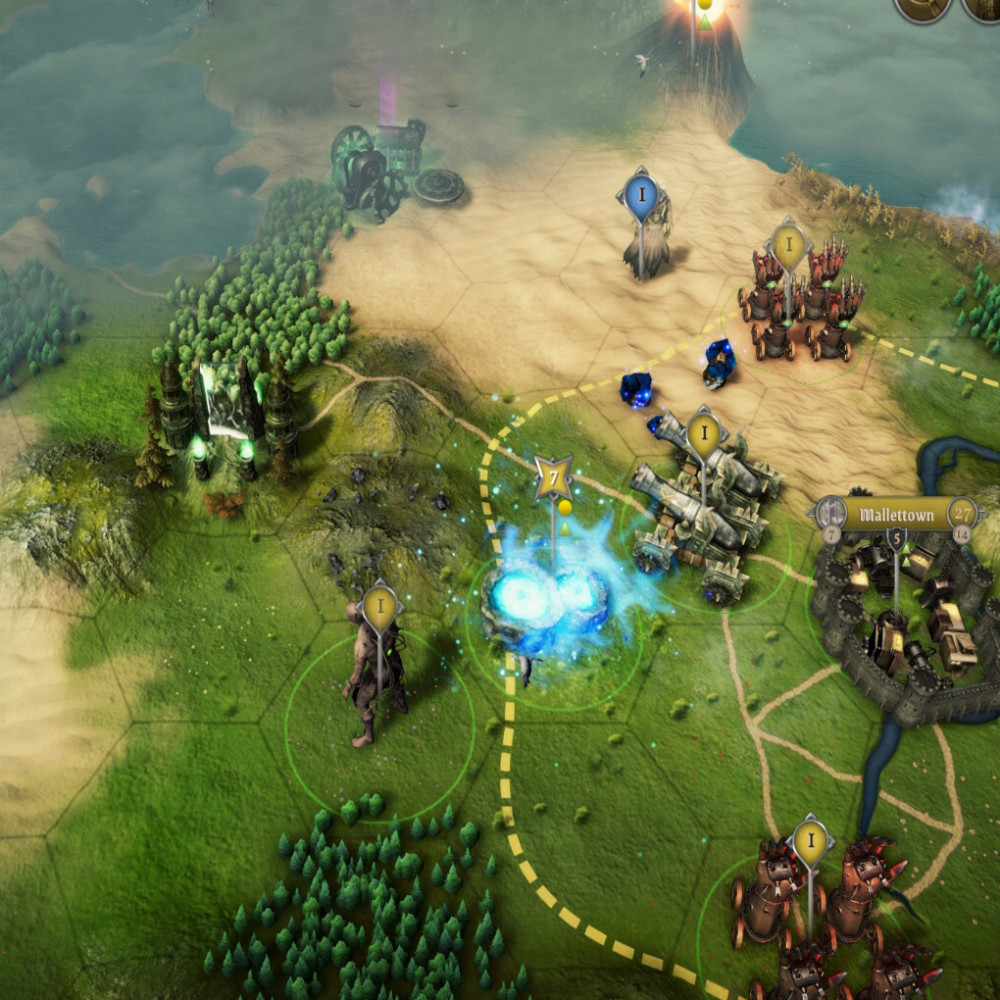This screenshot has height=1000, width=1000.
Task: Choose the yellow banner over the lone giant
Action: [380, 606]
